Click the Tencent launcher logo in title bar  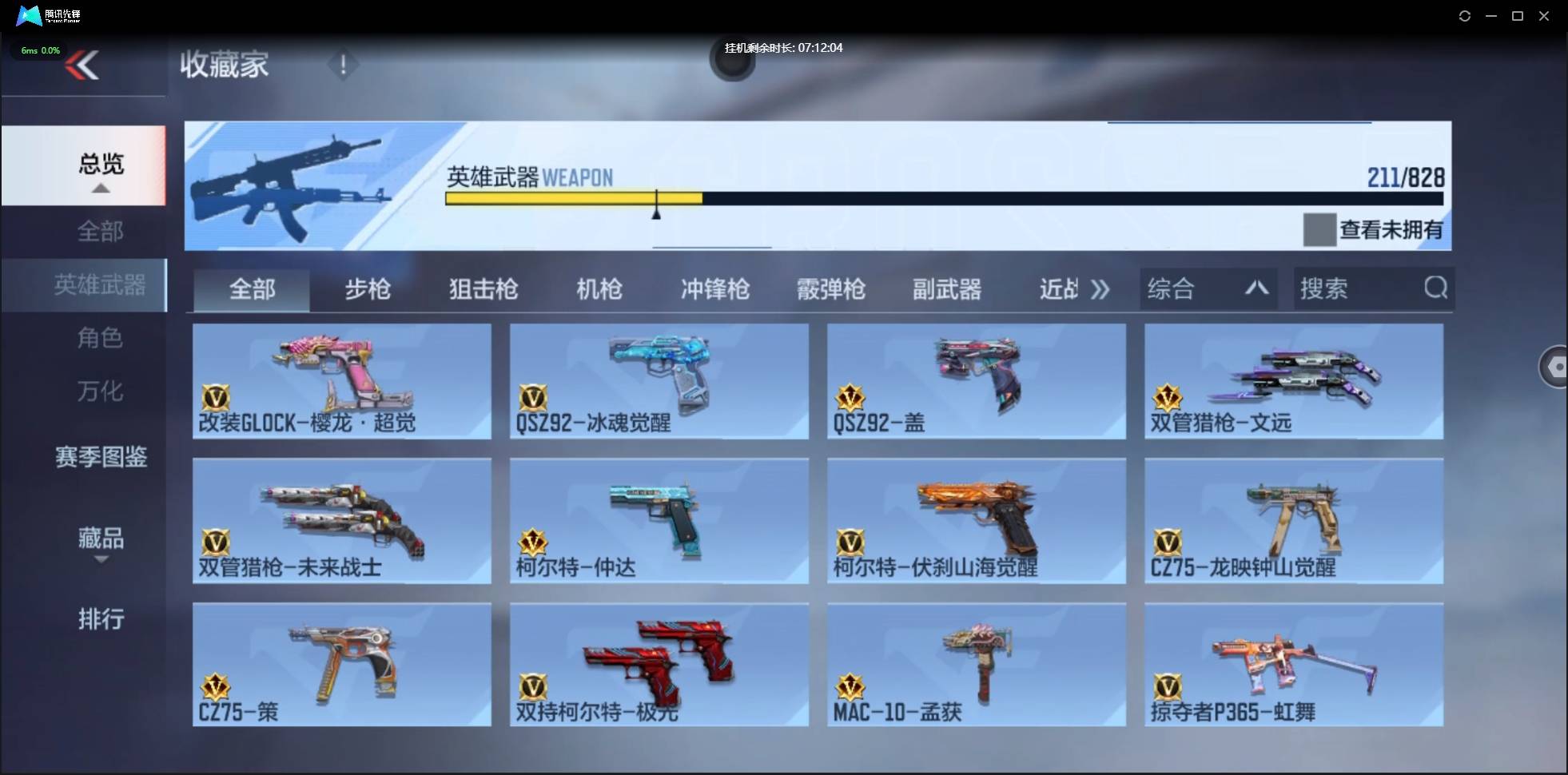point(28,15)
